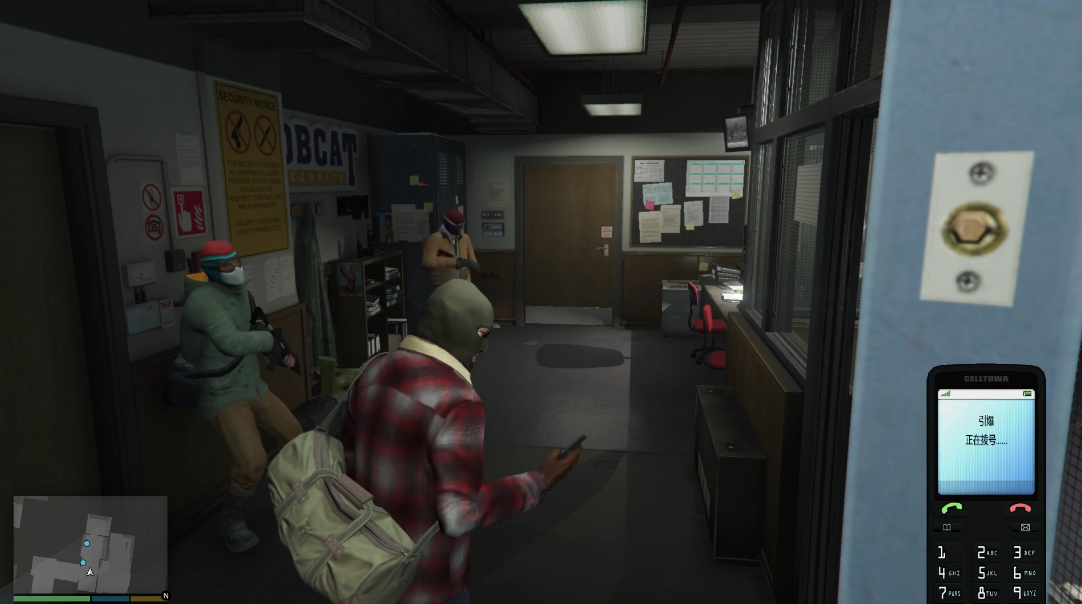The height and width of the screenshot is (604, 1082).
Task: Choose the 6 MNO key on the phone
Action: tap(1023, 573)
